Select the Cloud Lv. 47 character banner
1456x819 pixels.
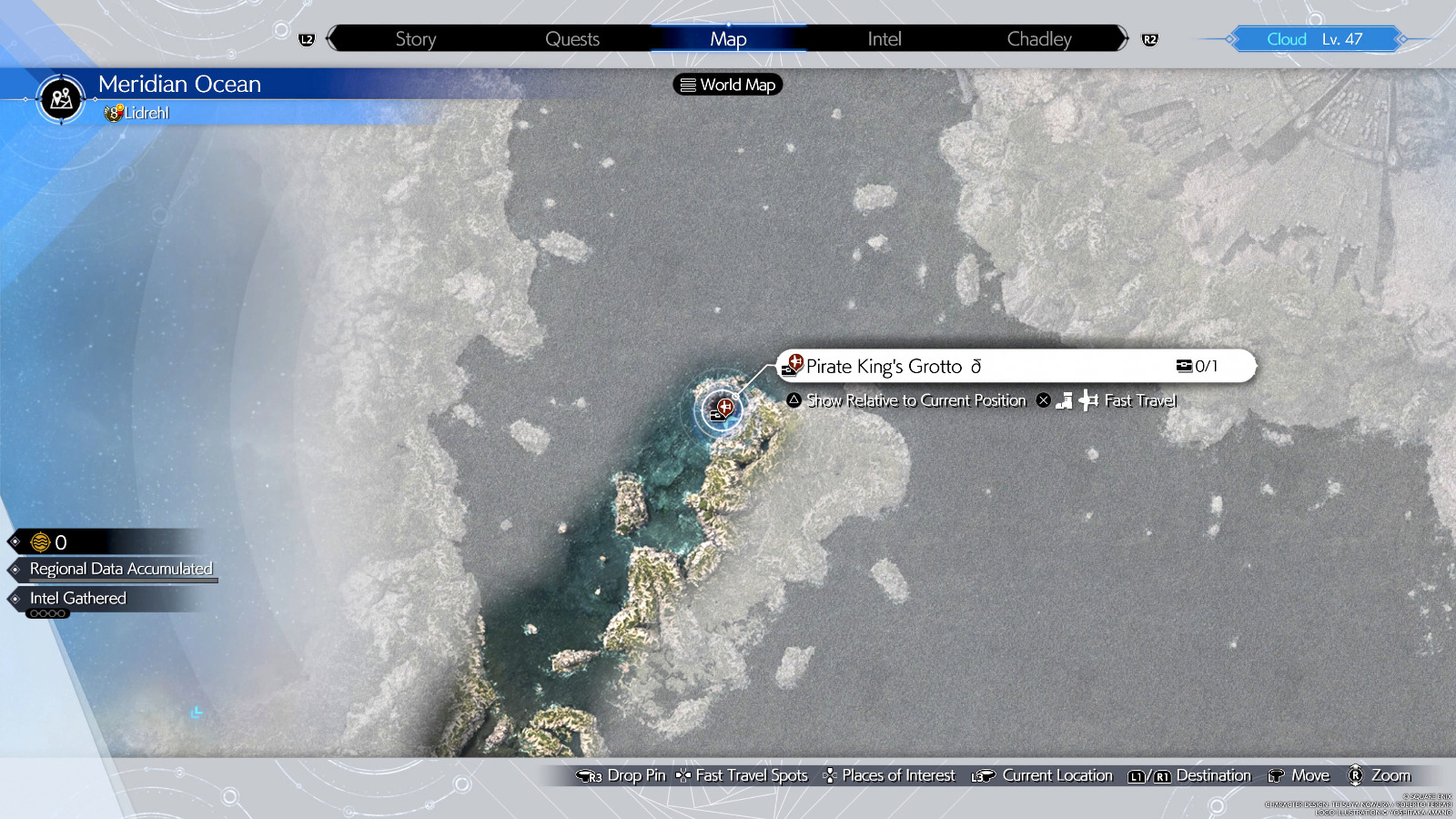[1314, 39]
